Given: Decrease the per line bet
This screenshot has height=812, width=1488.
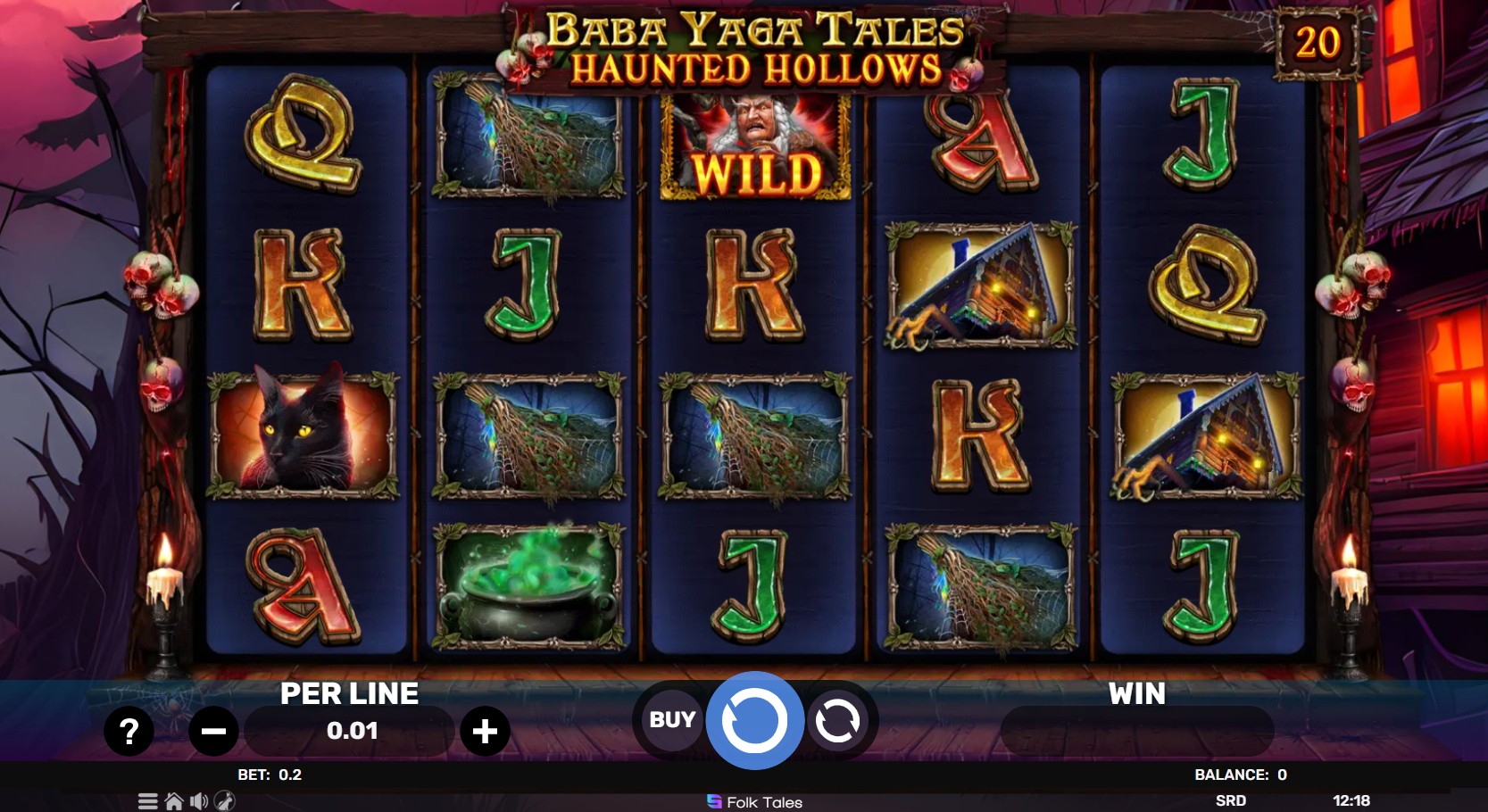Looking at the screenshot, I should coord(213,732).
